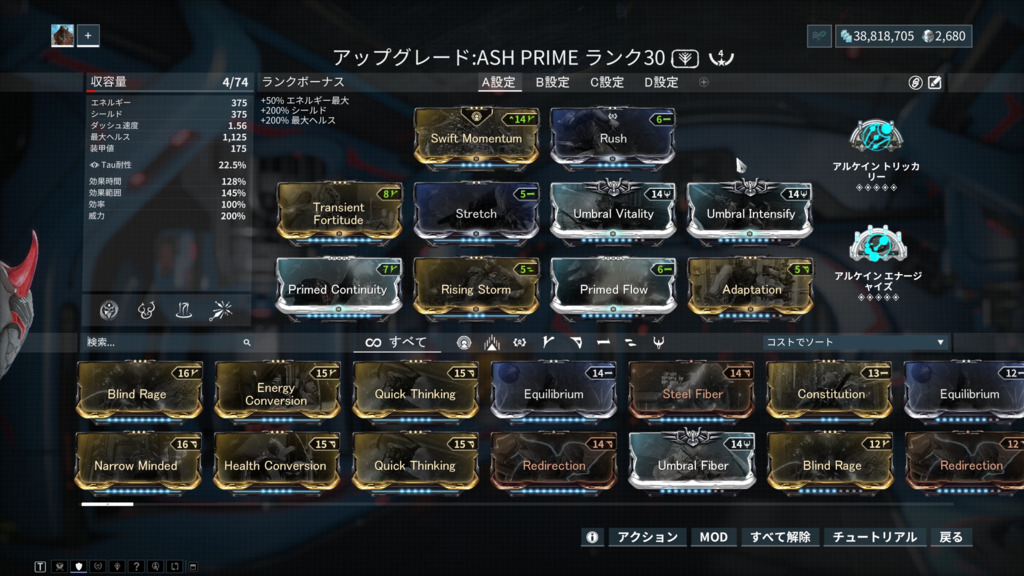Image resolution: width=1024 pixels, height=576 pixels.
Task: Open the アクション menu
Action: tap(647, 537)
